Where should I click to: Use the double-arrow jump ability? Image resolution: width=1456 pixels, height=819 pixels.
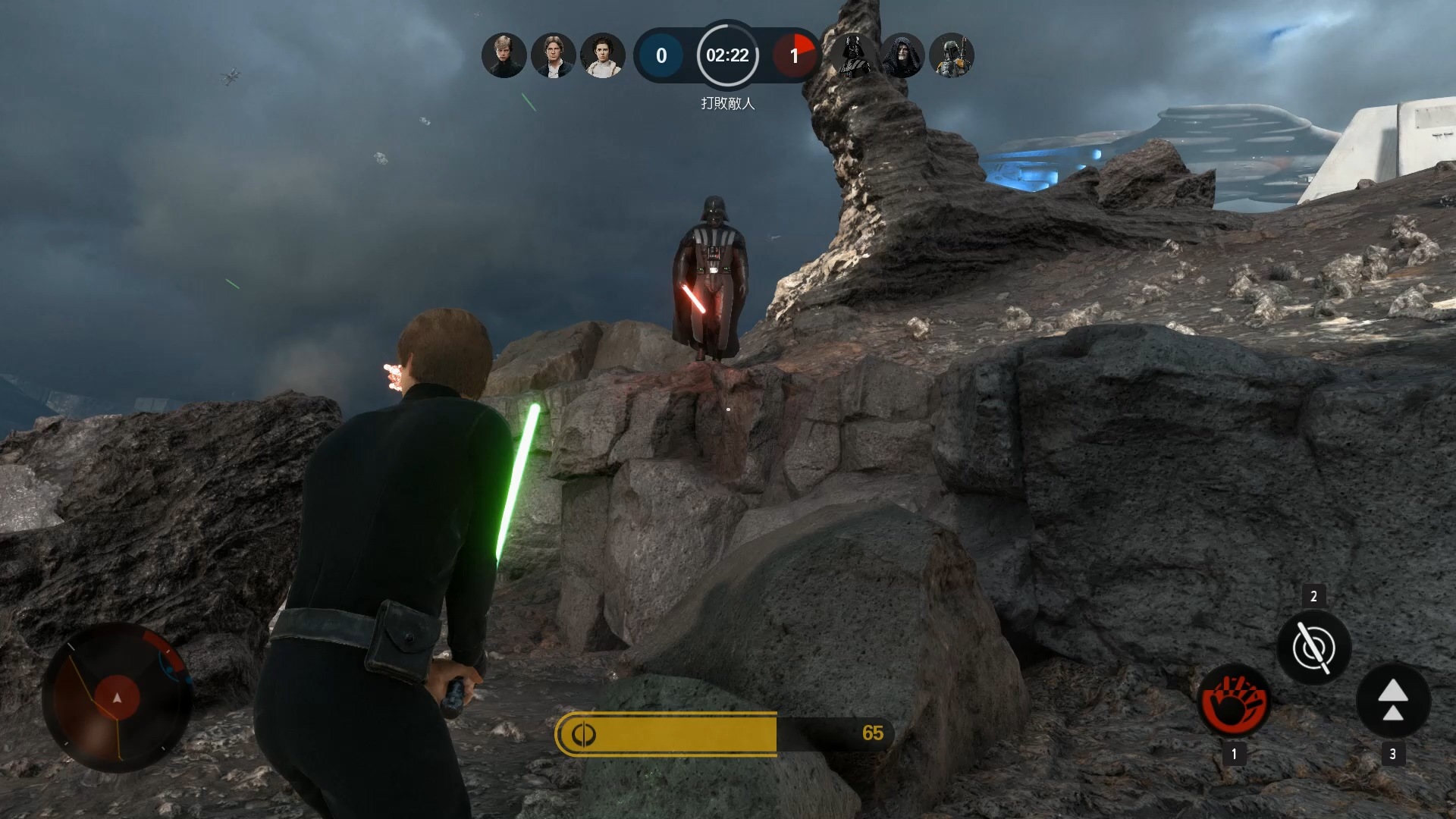coord(1392,700)
